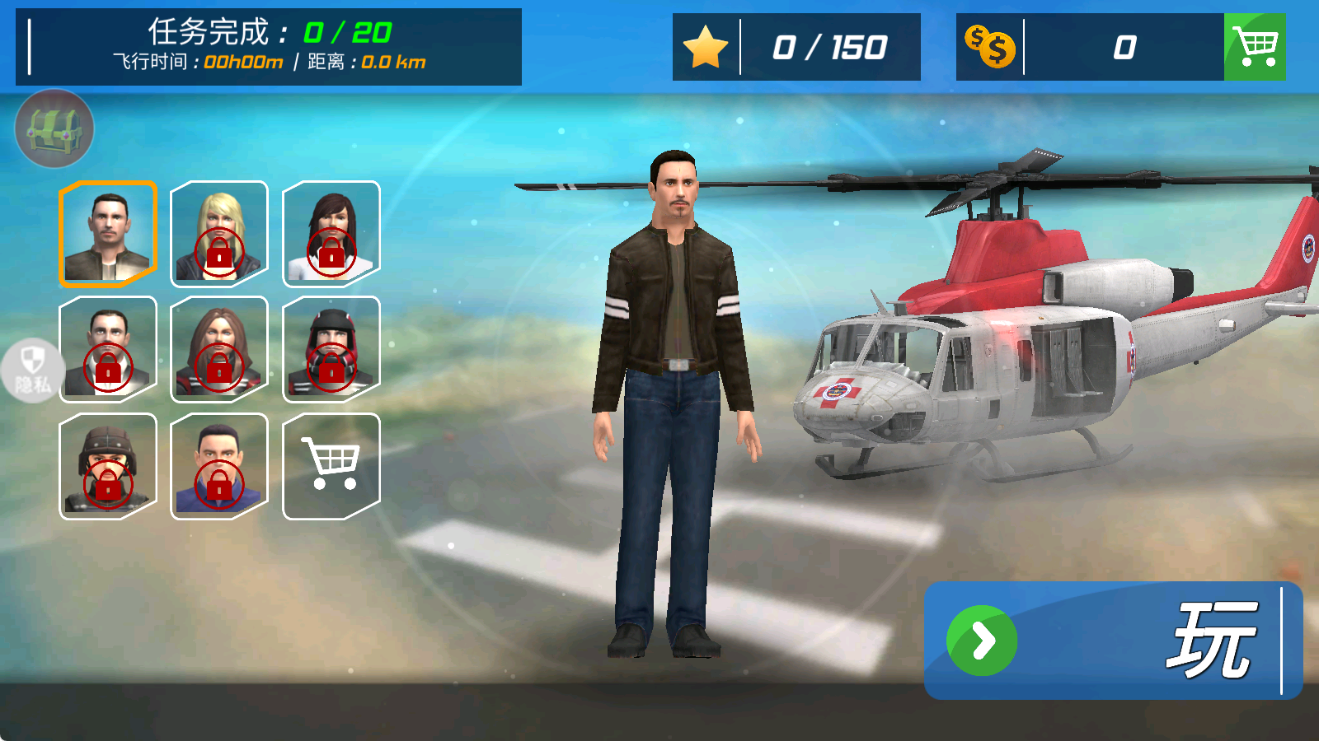Click the star rating icon showing 0/150

[707, 46]
